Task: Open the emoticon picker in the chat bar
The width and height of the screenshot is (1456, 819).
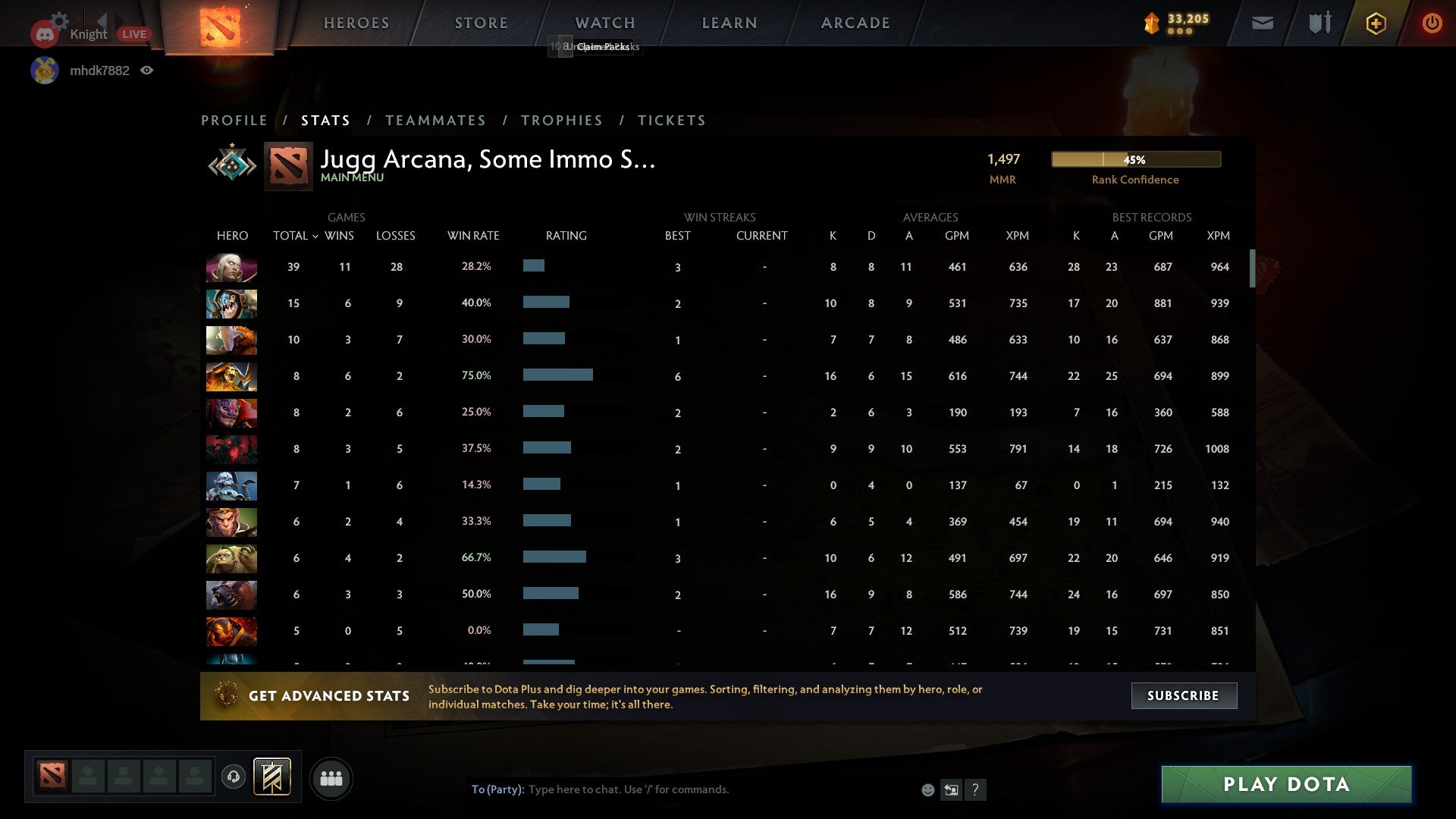Action: coord(928,789)
